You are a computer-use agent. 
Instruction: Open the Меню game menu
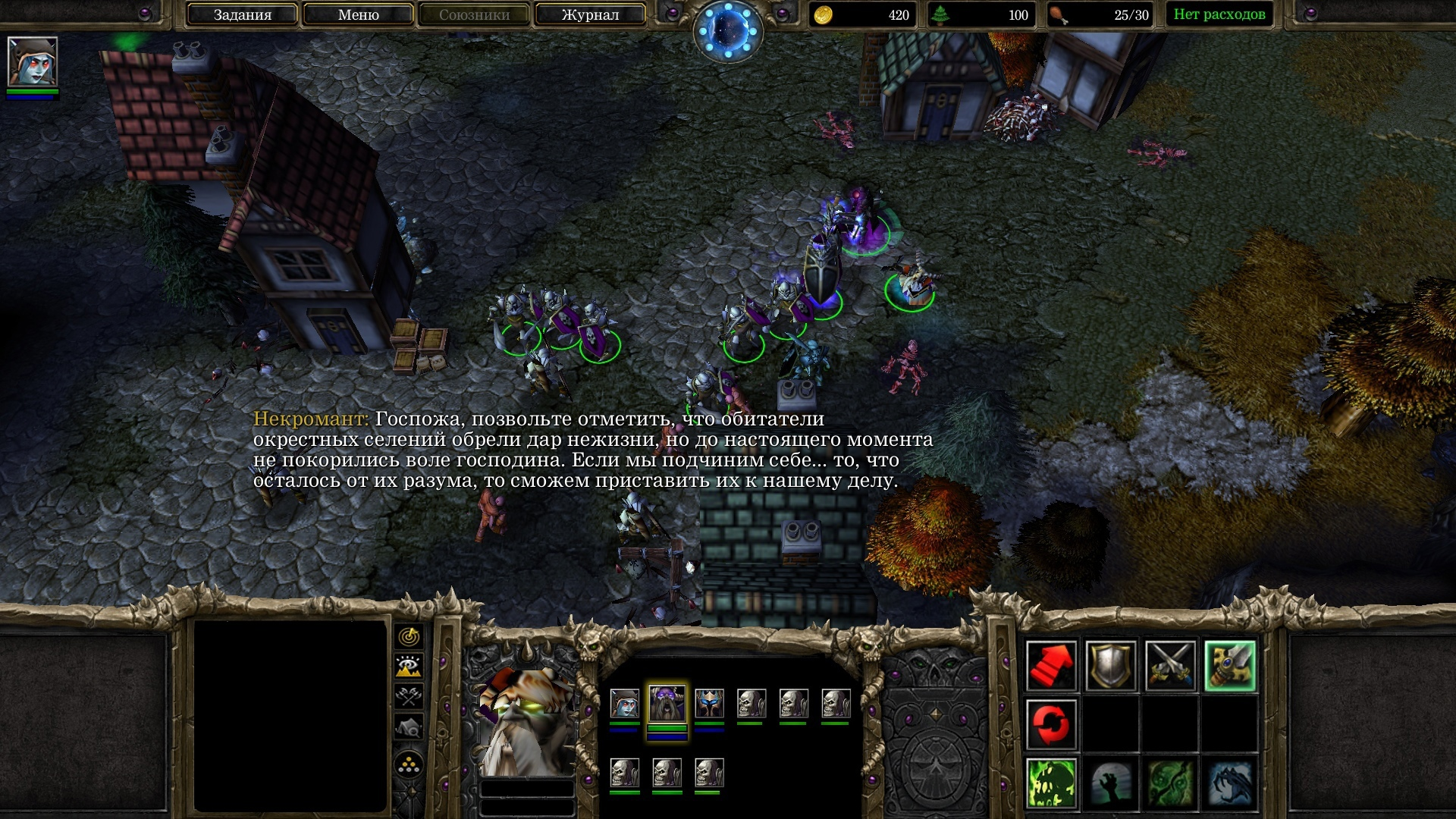click(358, 14)
